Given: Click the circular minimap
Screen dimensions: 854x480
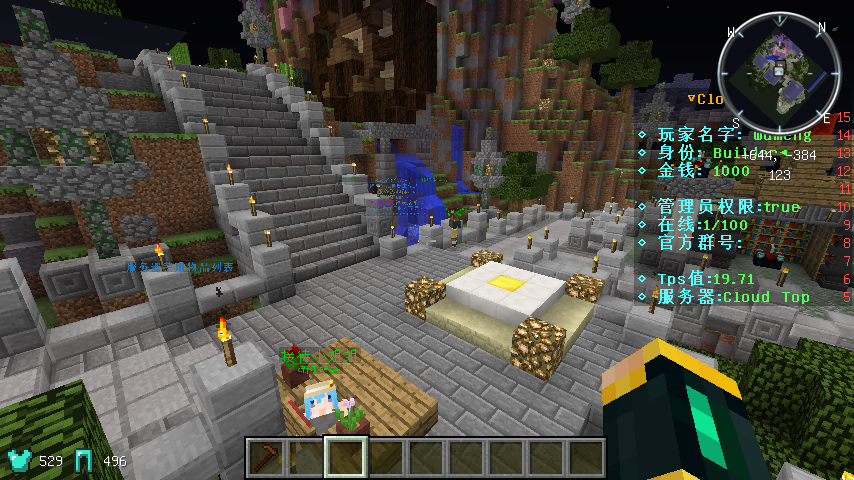Looking at the screenshot, I should (779, 72).
